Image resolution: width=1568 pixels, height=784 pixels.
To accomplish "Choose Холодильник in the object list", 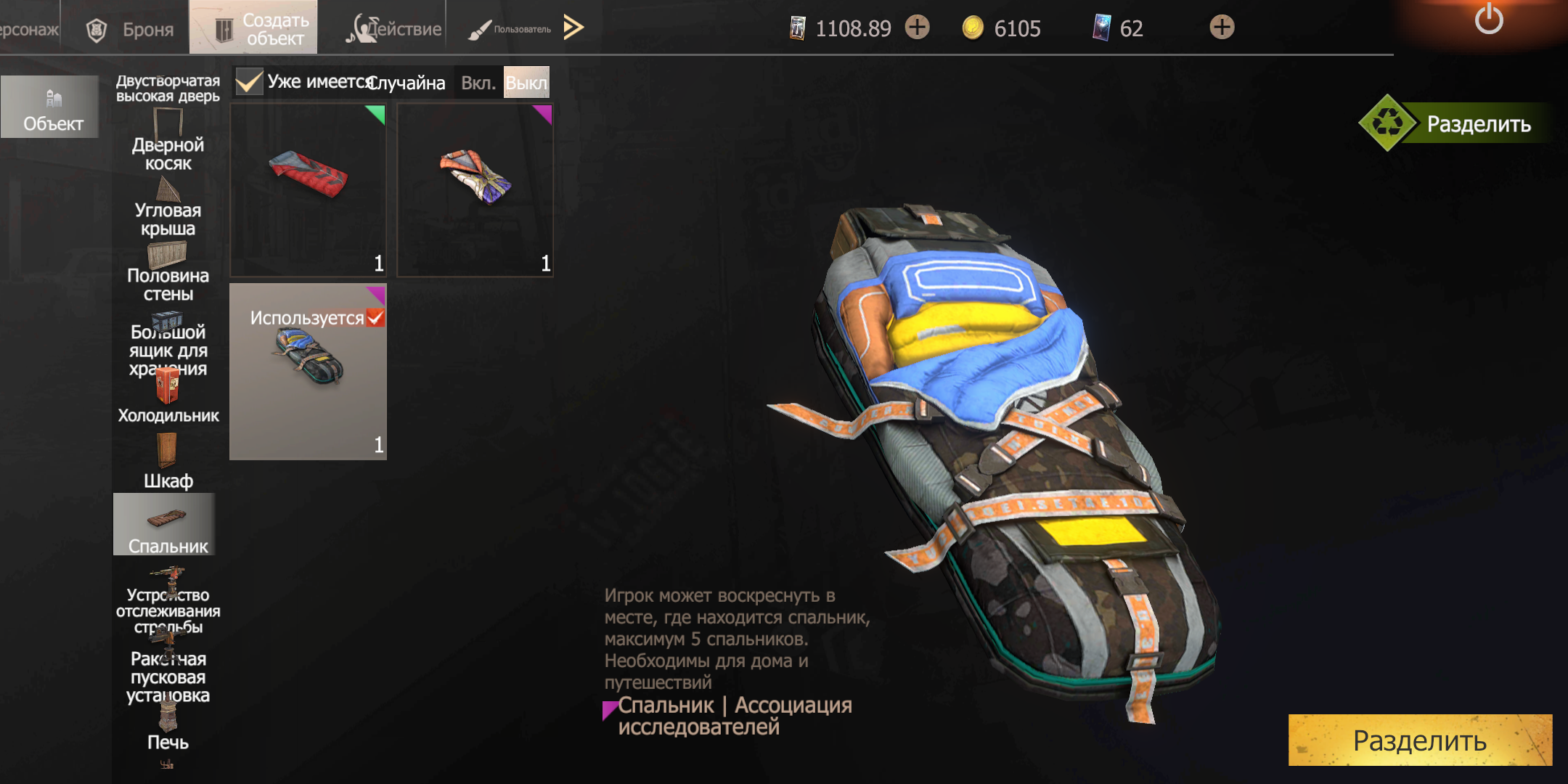I will (168, 396).
